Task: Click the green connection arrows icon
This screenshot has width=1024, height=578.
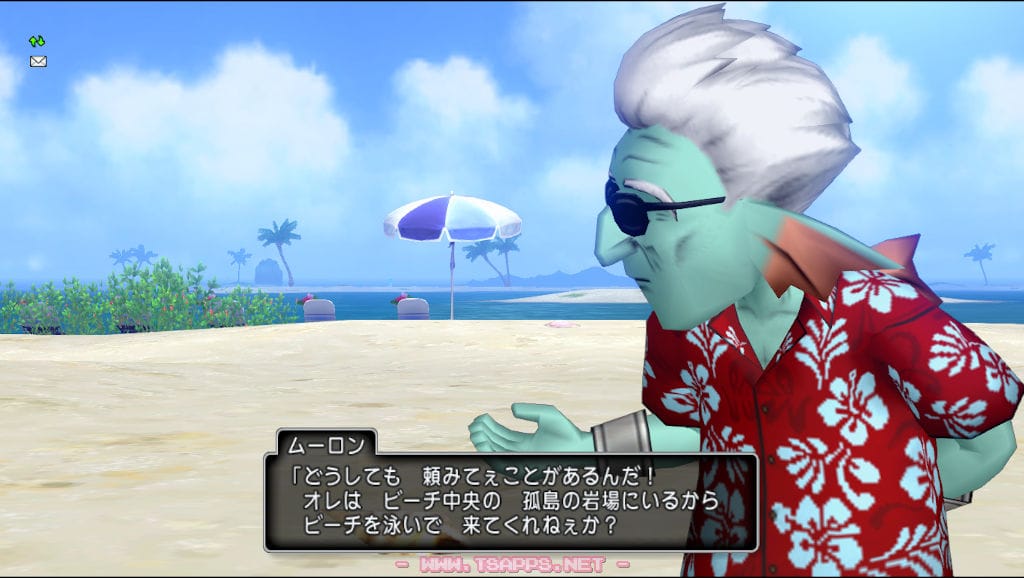Action: click(37, 41)
